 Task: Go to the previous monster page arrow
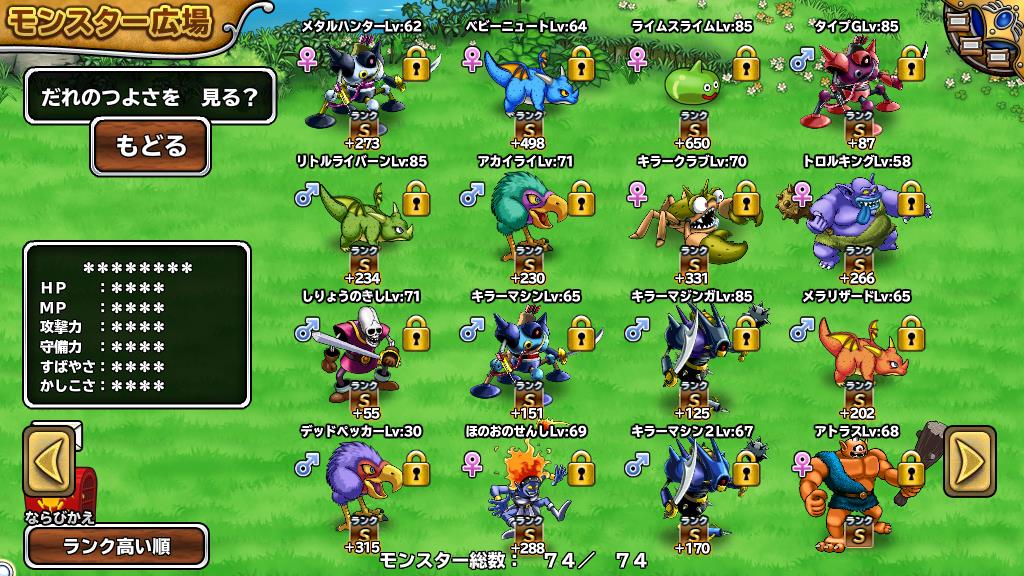(x=51, y=462)
